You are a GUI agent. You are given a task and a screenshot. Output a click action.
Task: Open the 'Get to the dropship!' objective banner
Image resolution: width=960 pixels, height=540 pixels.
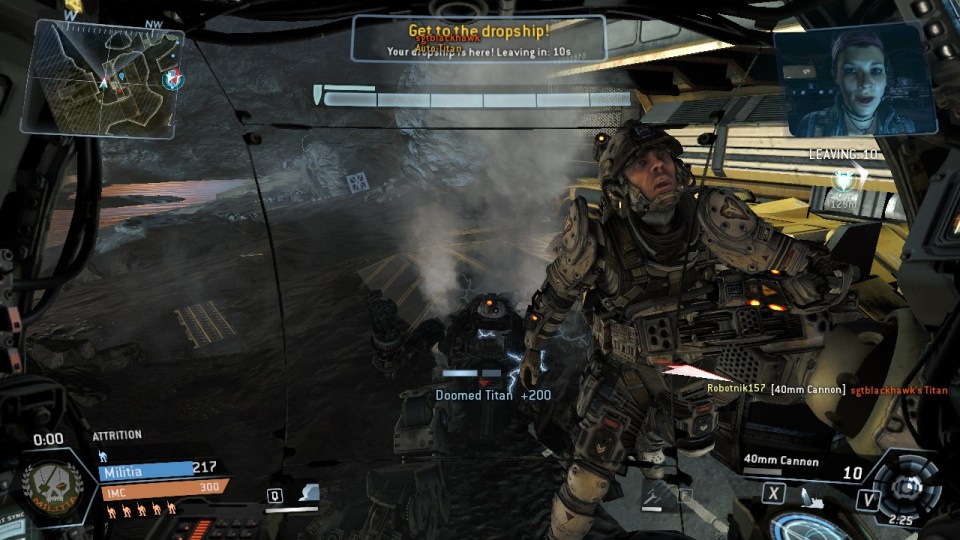[479, 40]
